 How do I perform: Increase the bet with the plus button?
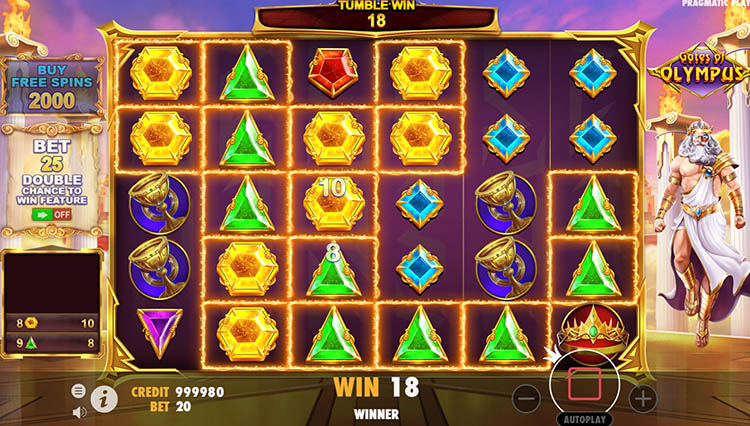click(x=642, y=398)
